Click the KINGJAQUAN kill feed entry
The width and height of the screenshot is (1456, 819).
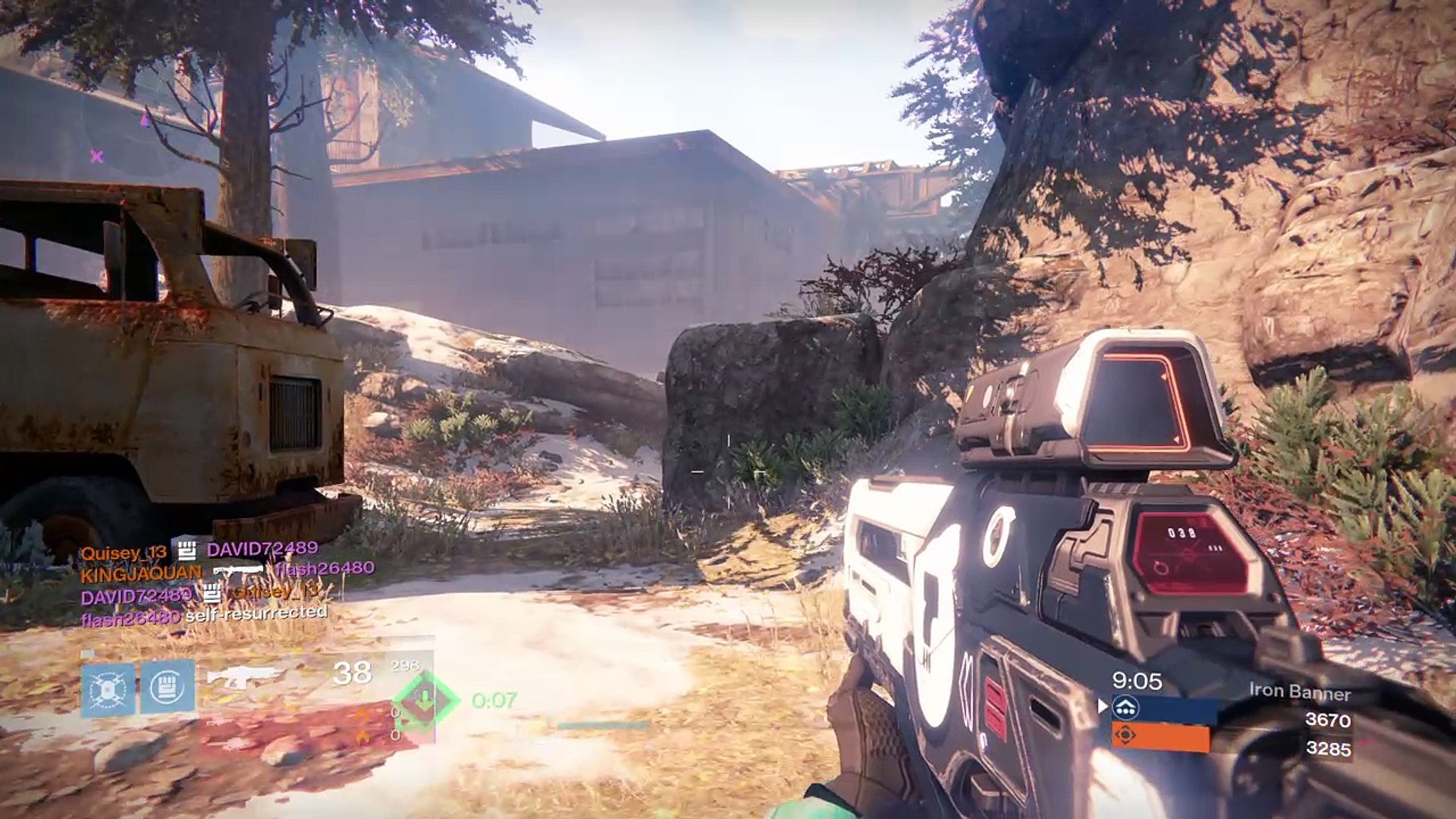point(227,571)
